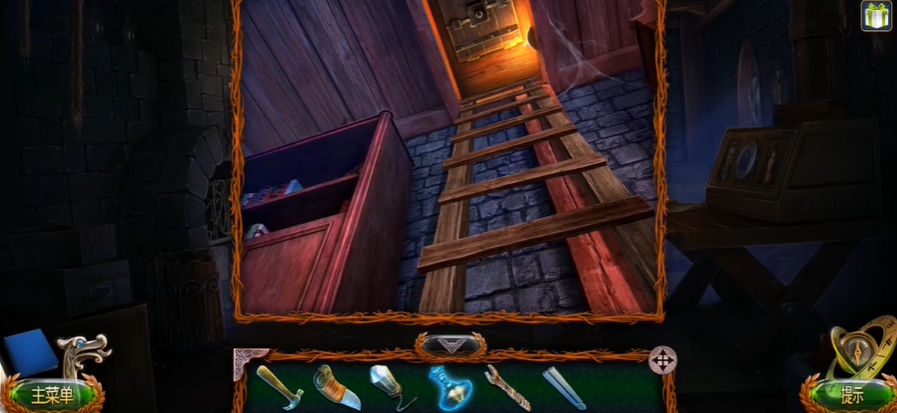This screenshot has height=413, width=897.
Task: Open the green gift box
Action: click(876, 17)
